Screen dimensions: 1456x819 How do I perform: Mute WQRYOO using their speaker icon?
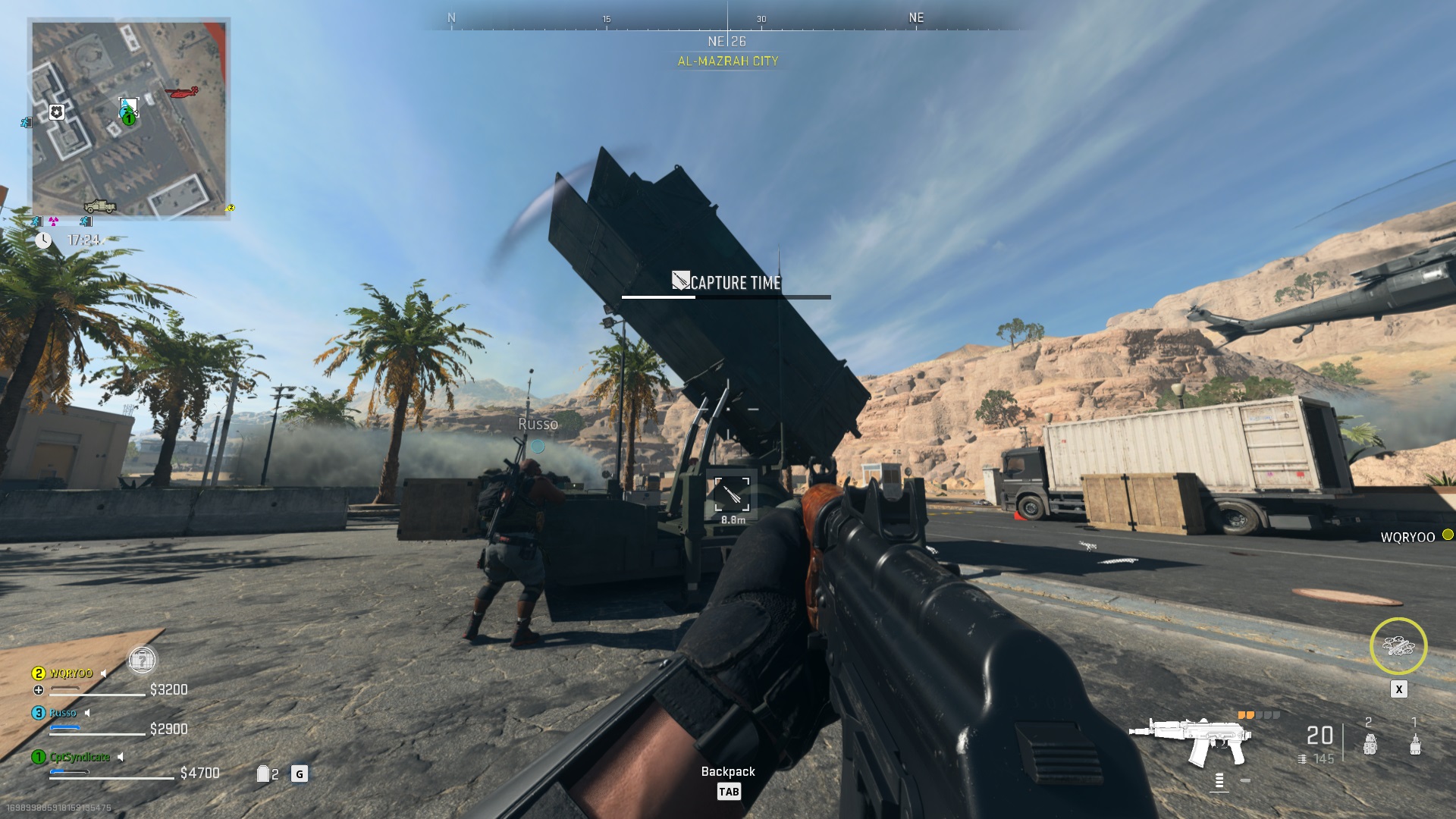click(103, 673)
